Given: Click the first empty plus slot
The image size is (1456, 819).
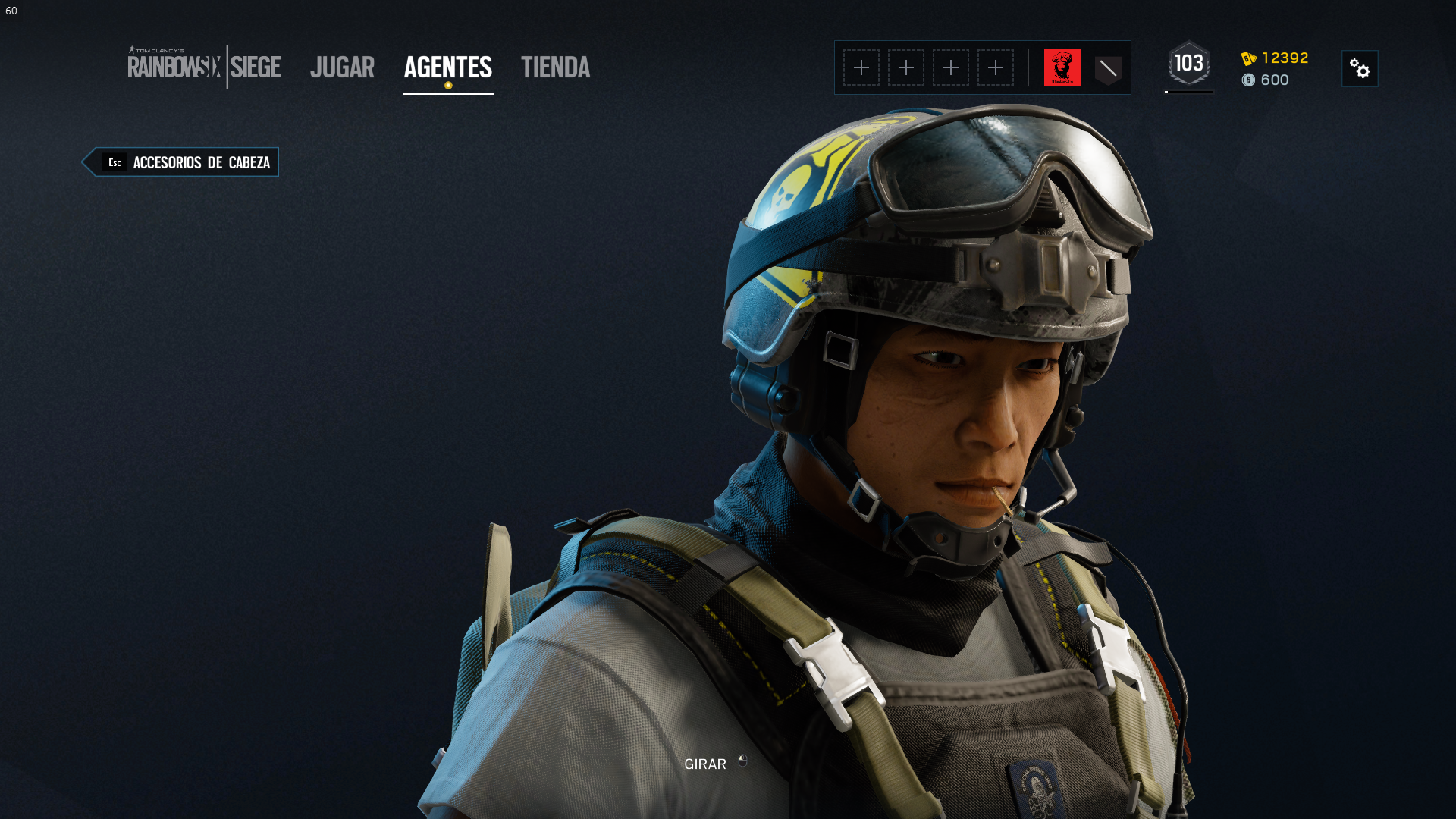Looking at the screenshot, I should (862, 67).
